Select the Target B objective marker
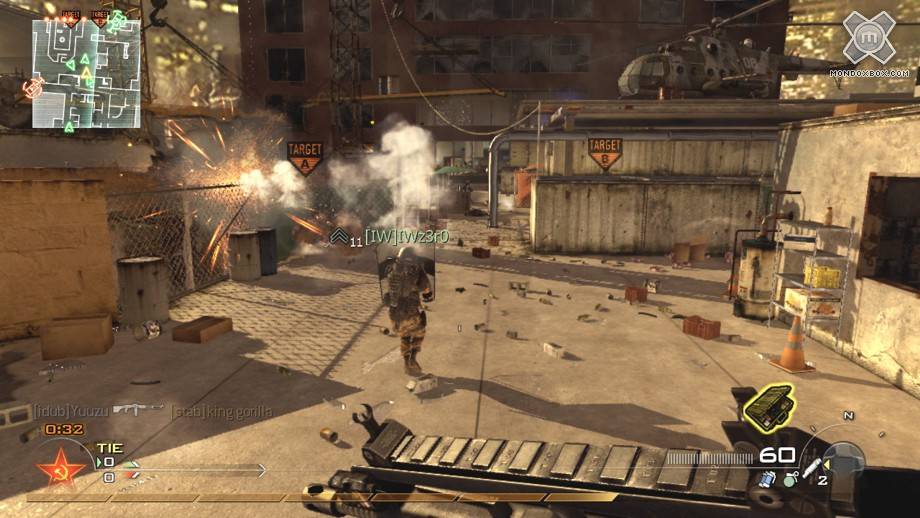The image size is (920, 518). [x=603, y=153]
